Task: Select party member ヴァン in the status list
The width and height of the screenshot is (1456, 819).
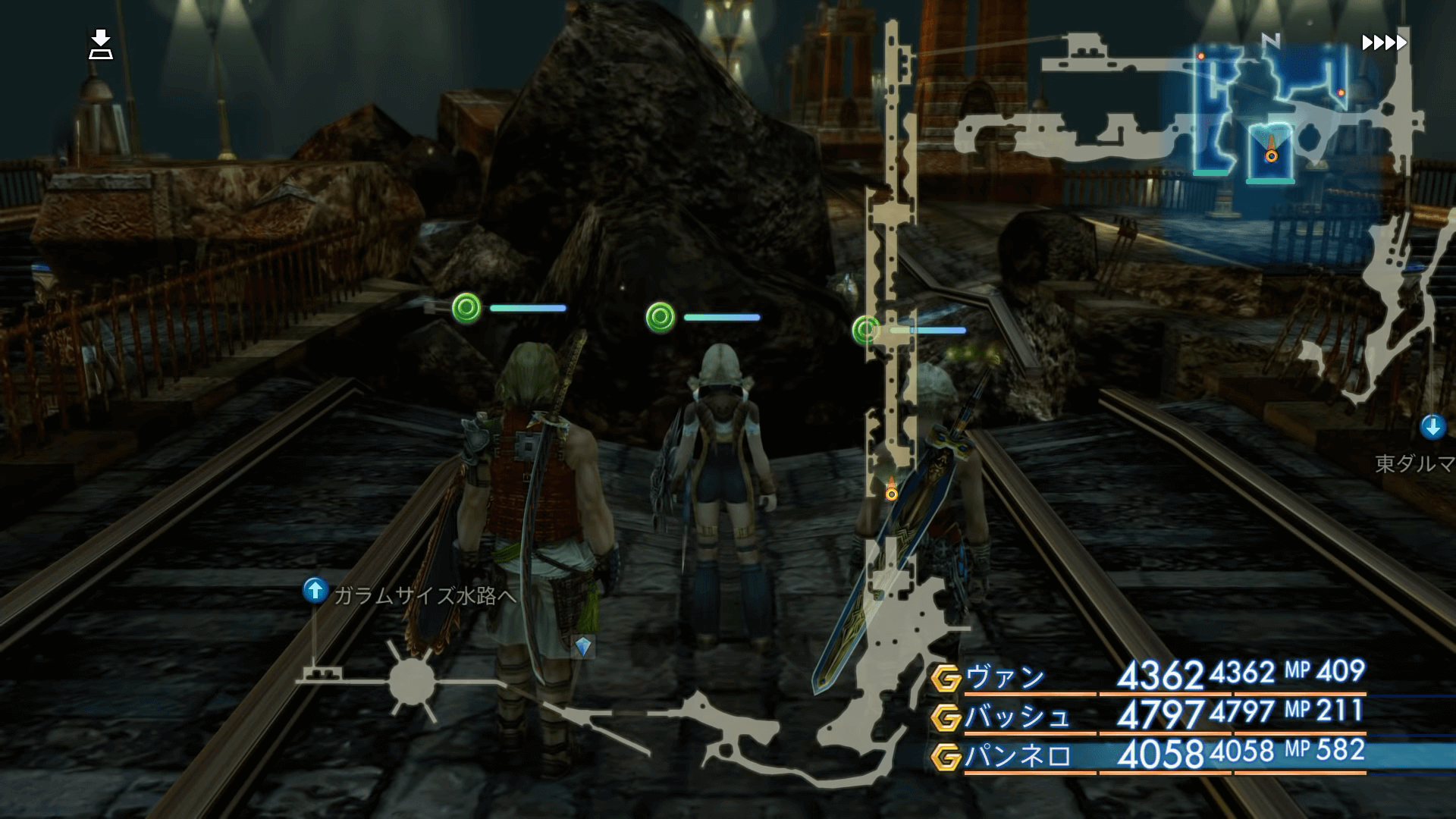Action: click(1005, 676)
